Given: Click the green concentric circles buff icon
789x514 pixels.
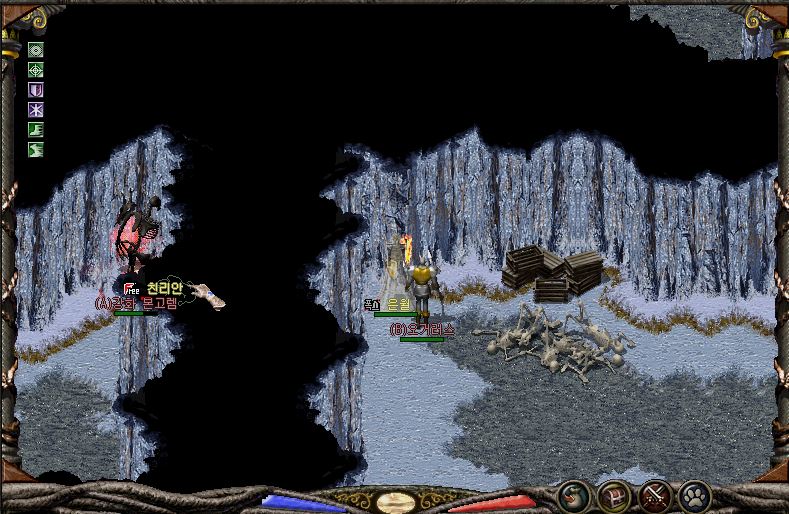Looking at the screenshot, I should click(x=36, y=50).
